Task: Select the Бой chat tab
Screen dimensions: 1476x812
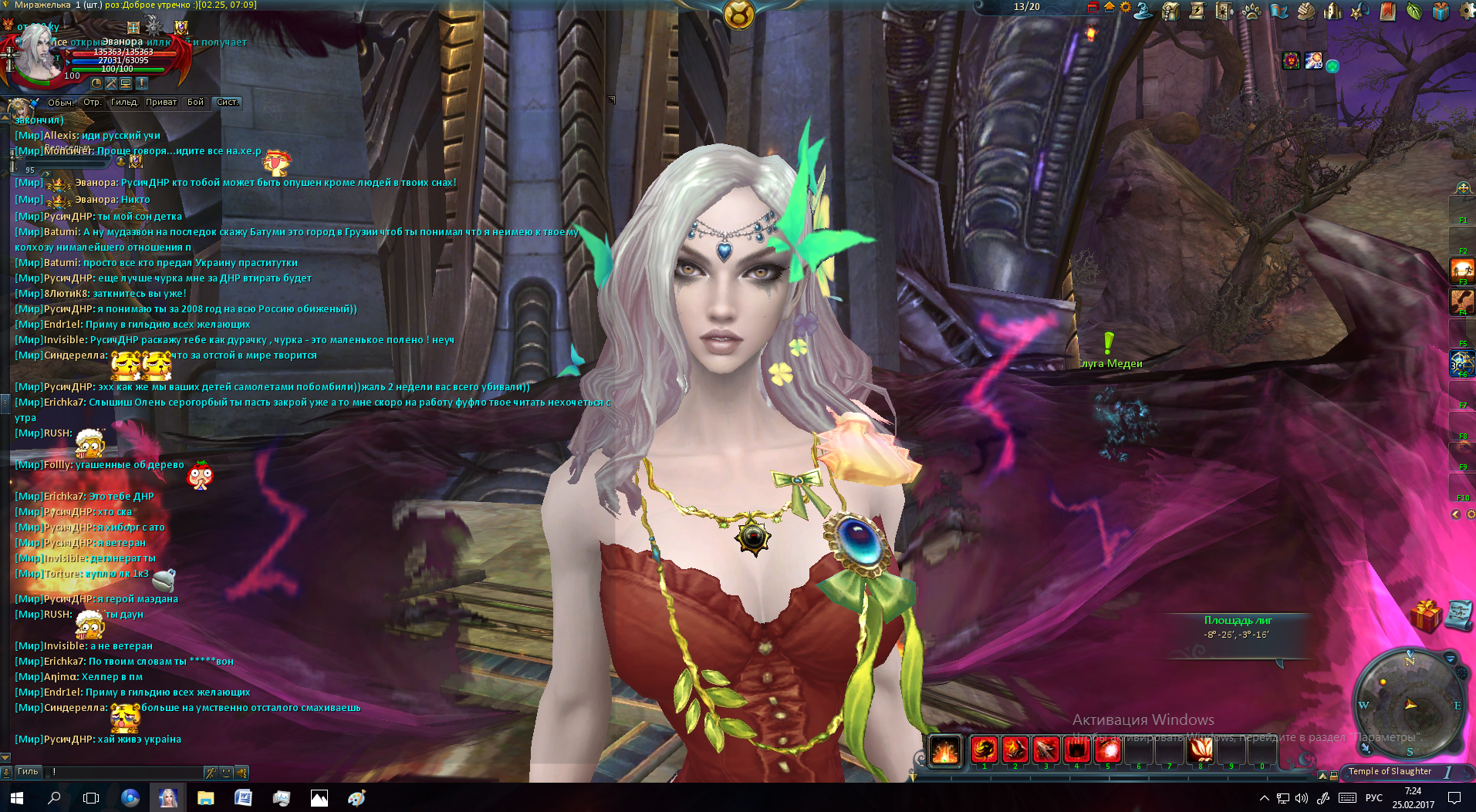Action: [196, 103]
